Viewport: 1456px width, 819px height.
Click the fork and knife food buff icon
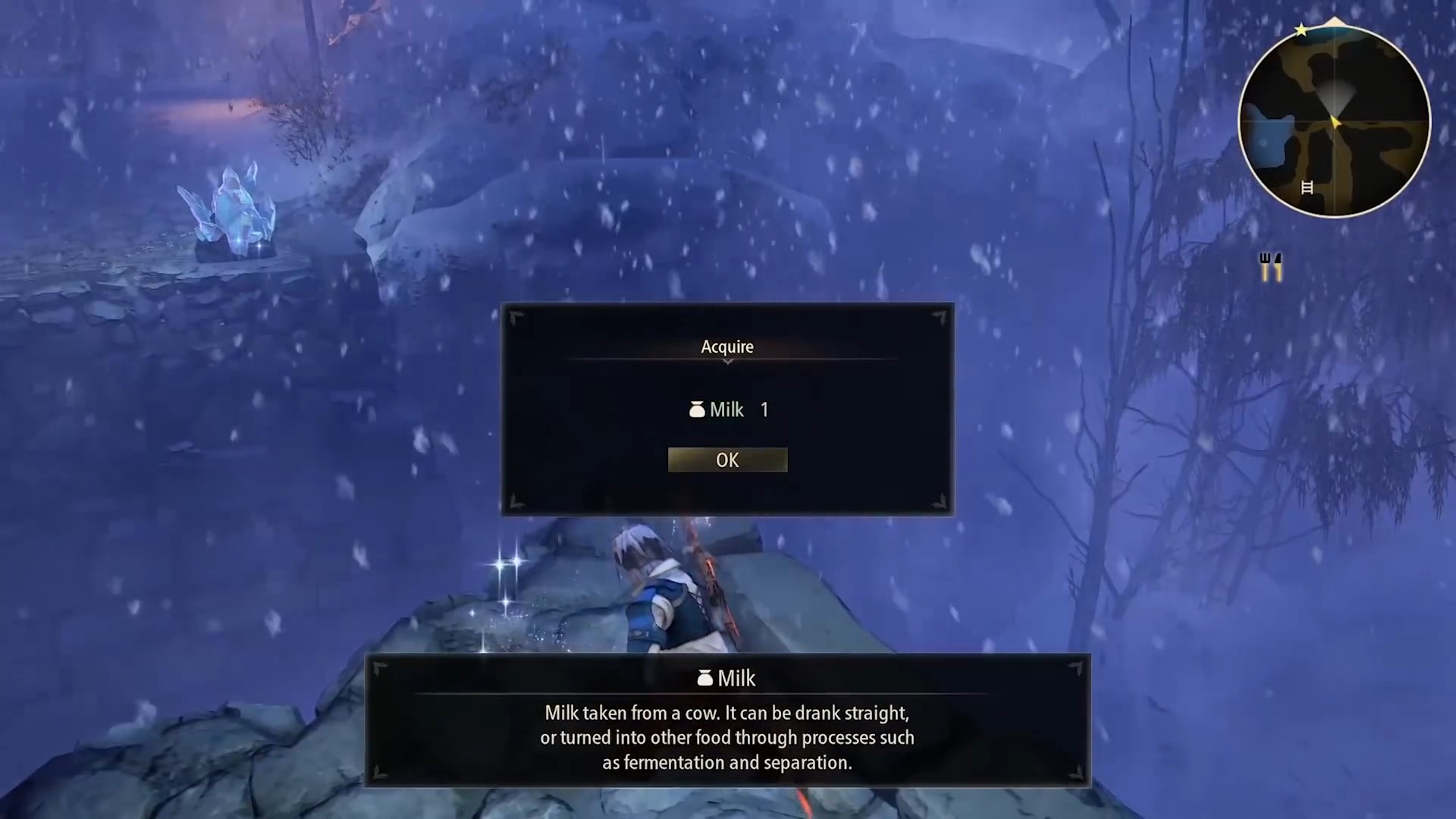(x=1270, y=267)
